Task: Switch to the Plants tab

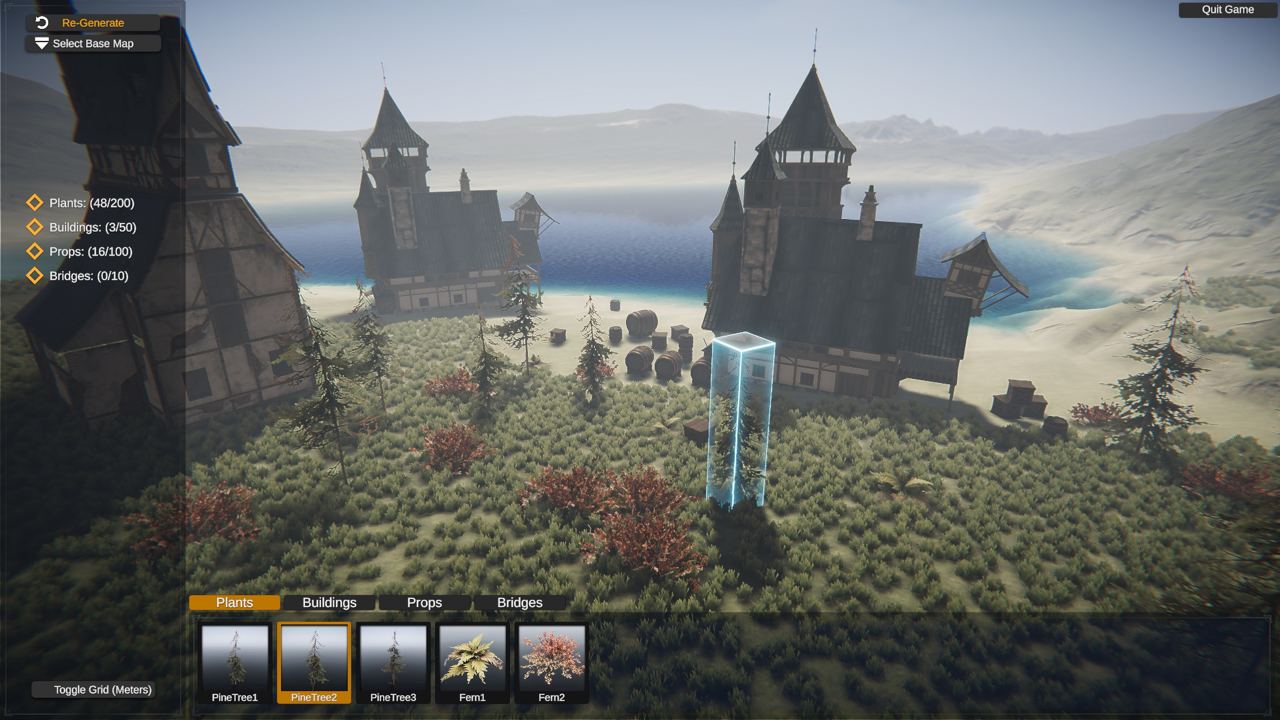Action: 235,602
